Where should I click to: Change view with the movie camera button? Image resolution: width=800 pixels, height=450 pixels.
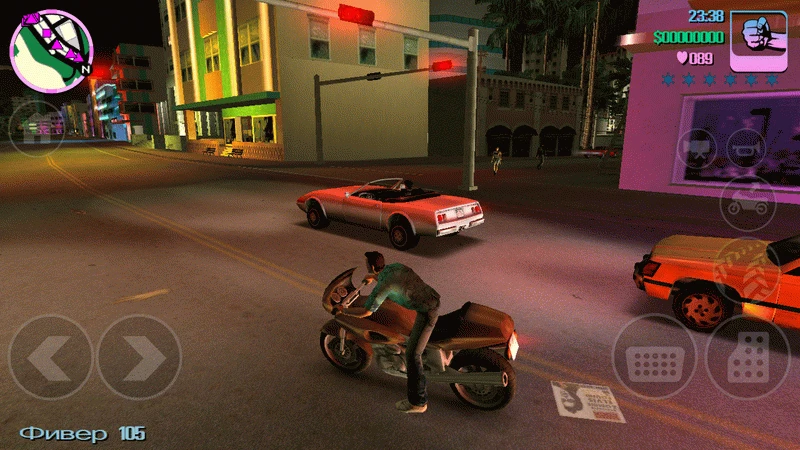pyautogui.click(x=697, y=149)
